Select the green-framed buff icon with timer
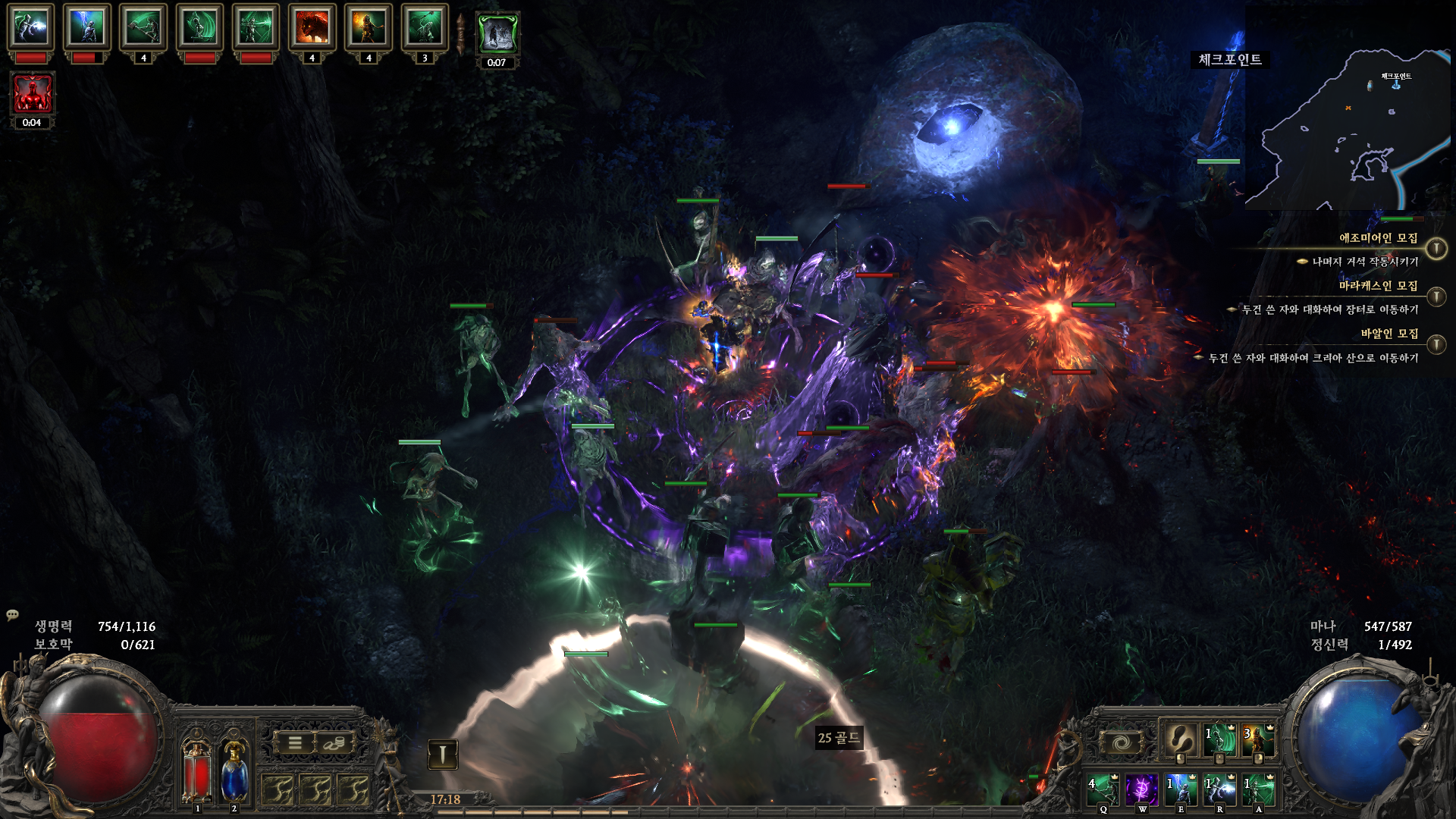The width and height of the screenshot is (1456, 819). [497, 34]
